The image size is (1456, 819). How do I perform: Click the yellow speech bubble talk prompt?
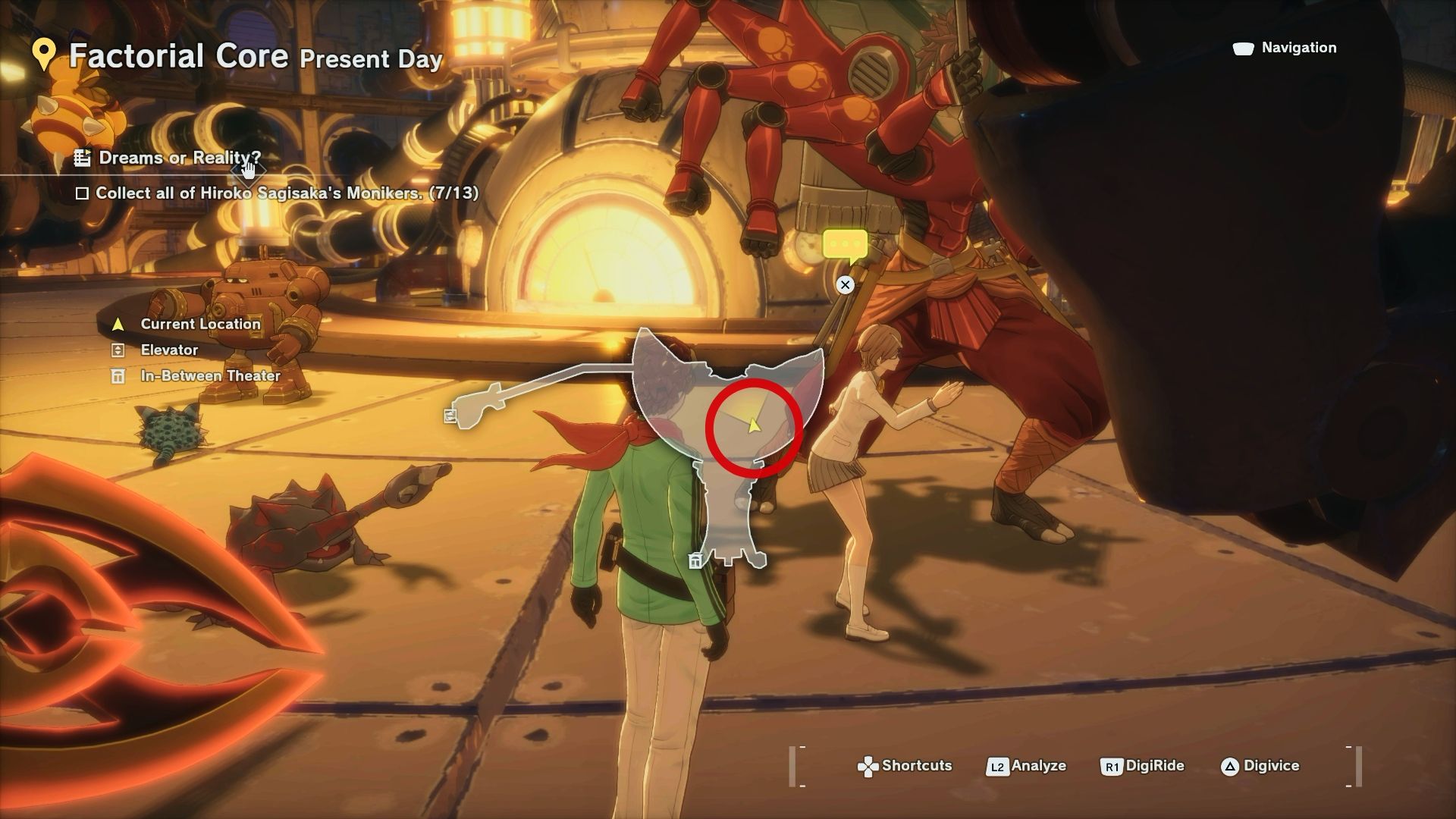[845, 245]
